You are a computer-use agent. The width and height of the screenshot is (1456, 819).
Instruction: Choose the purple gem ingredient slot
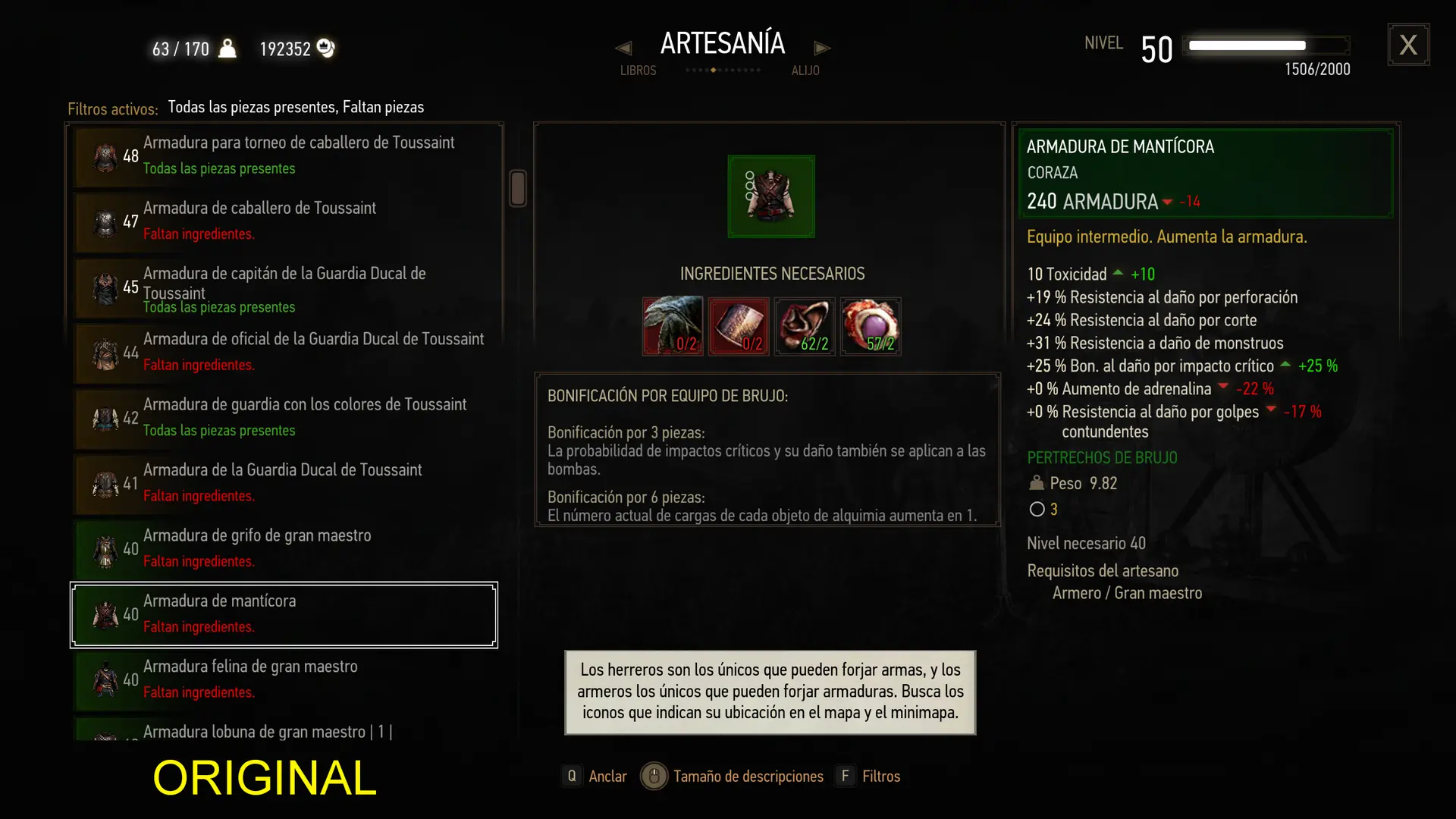pyautogui.click(x=871, y=326)
